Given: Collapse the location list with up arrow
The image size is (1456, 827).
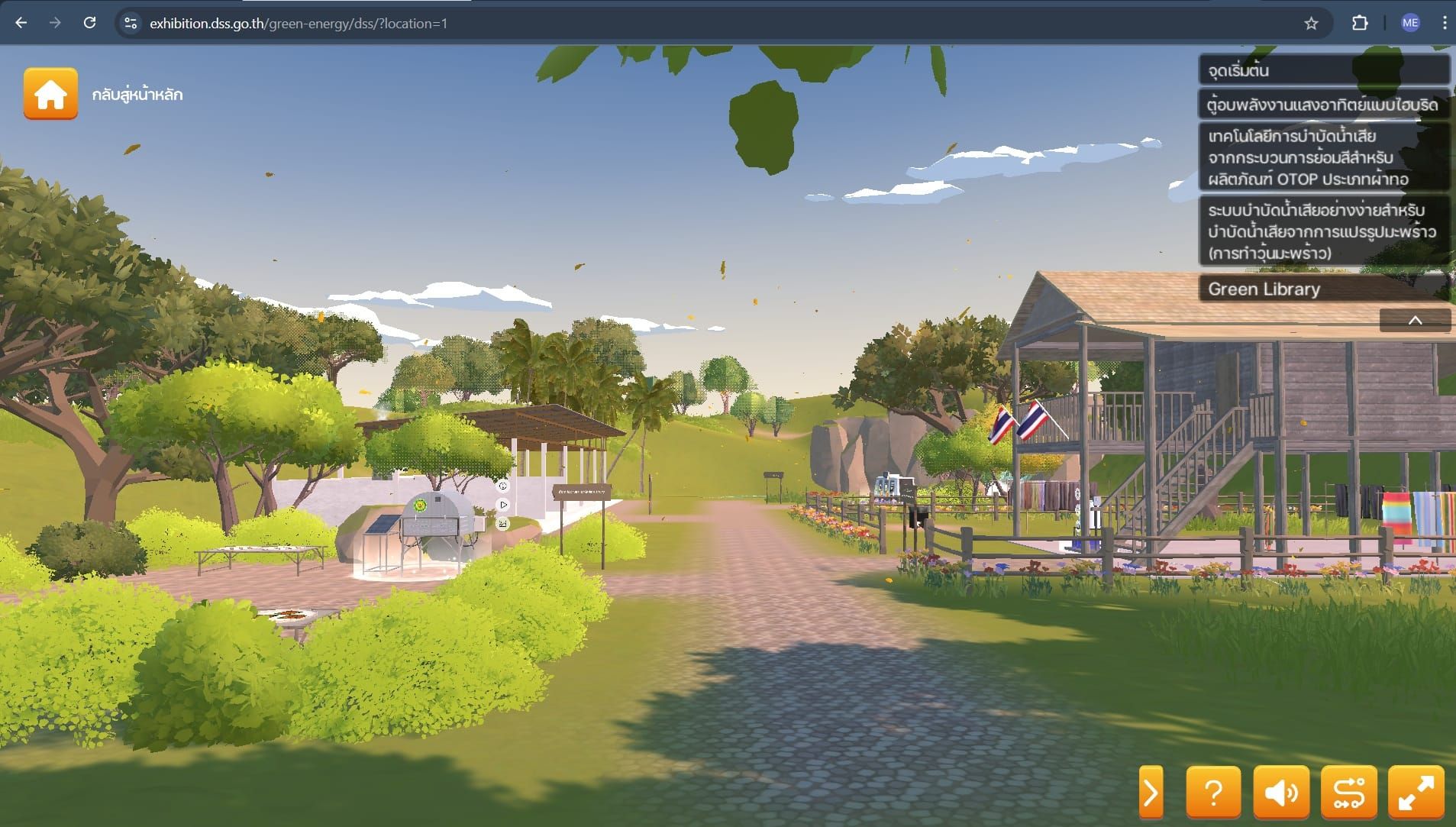Looking at the screenshot, I should (1414, 321).
